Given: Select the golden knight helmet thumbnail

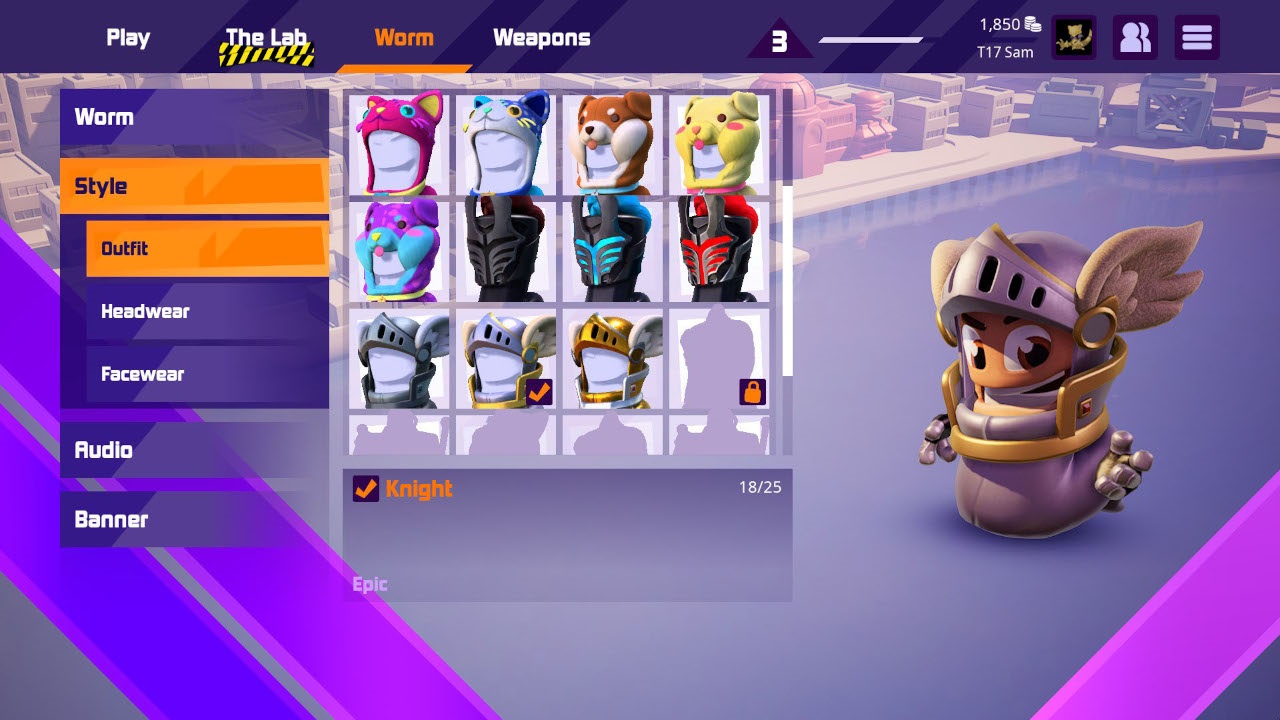Looking at the screenshot, I should click(615, 360).
